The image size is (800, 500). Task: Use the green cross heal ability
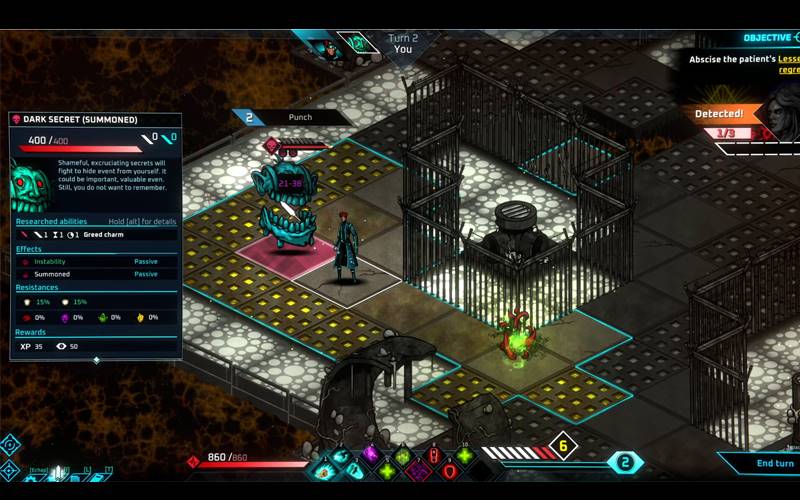(386, 470)
